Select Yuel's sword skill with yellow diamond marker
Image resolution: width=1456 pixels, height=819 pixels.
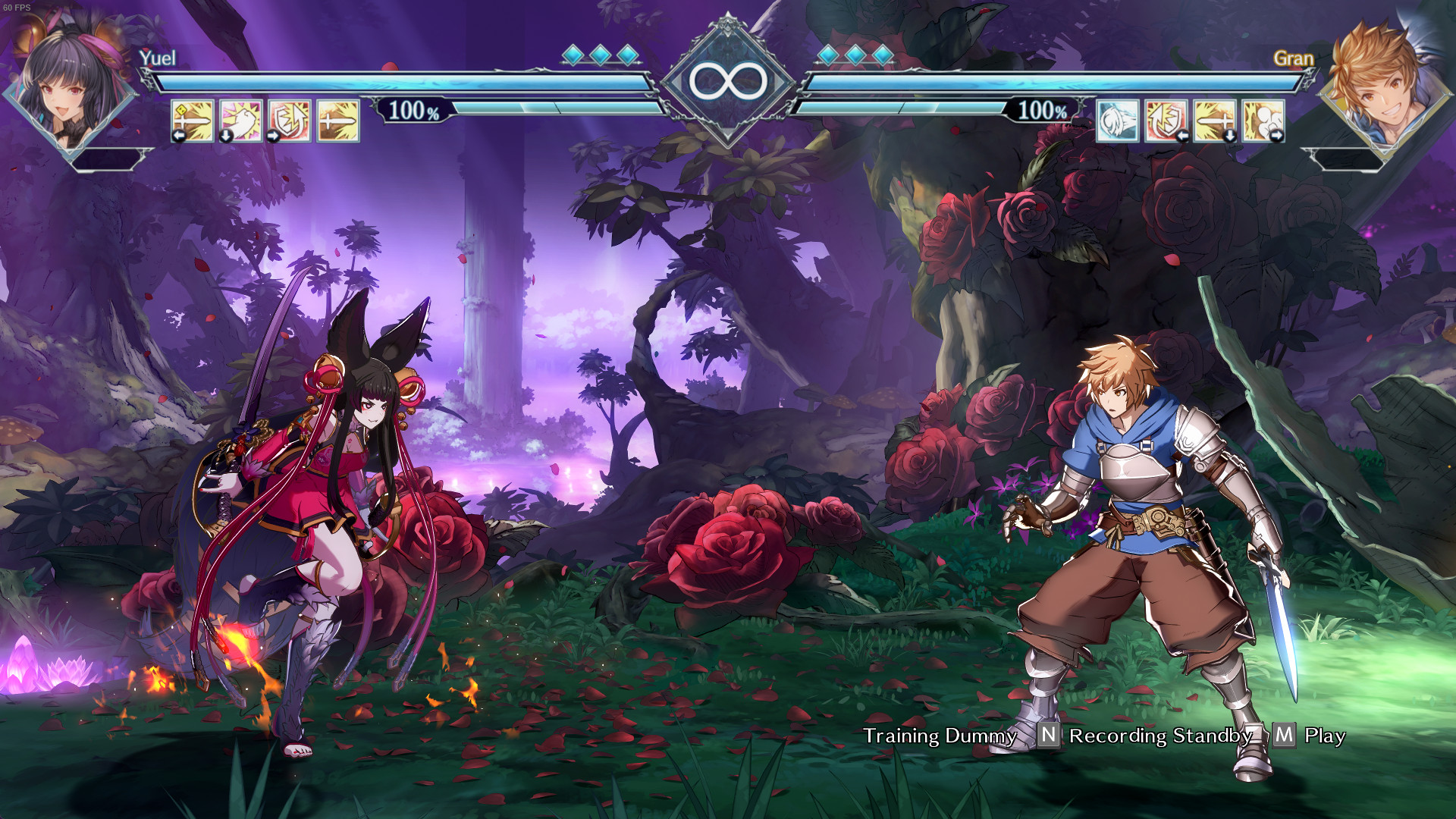(192, 121)
